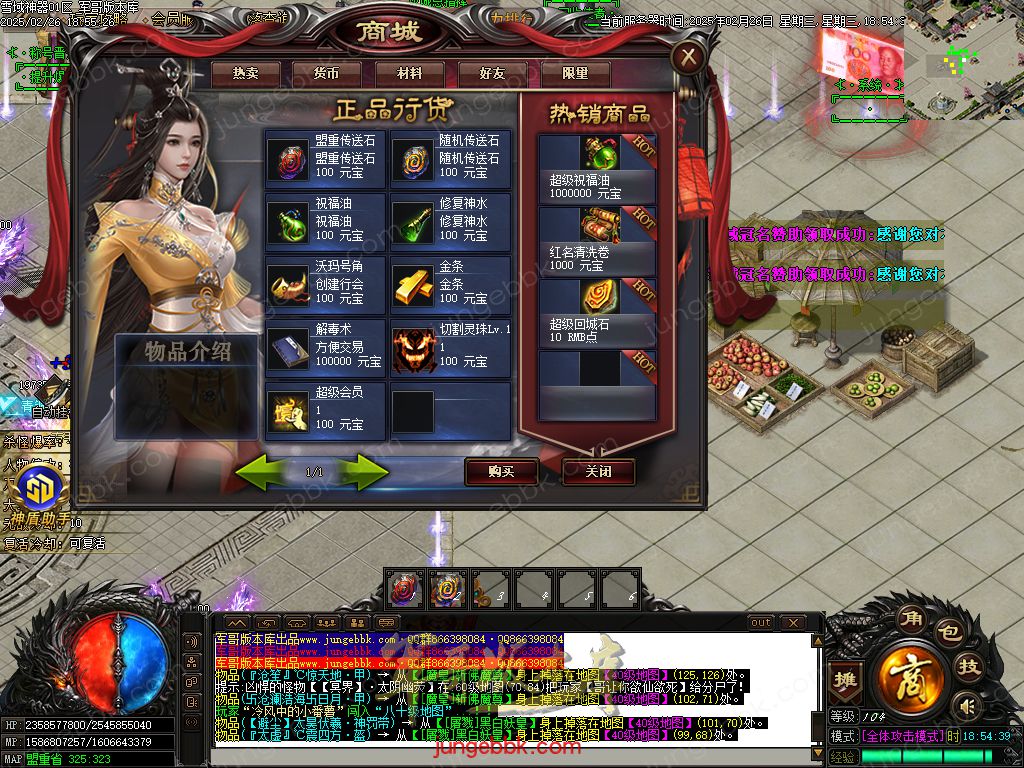Screen dimensions: 1024x768
Task: Switch to the 热卖 shop tab
Action: click(245, 74)
